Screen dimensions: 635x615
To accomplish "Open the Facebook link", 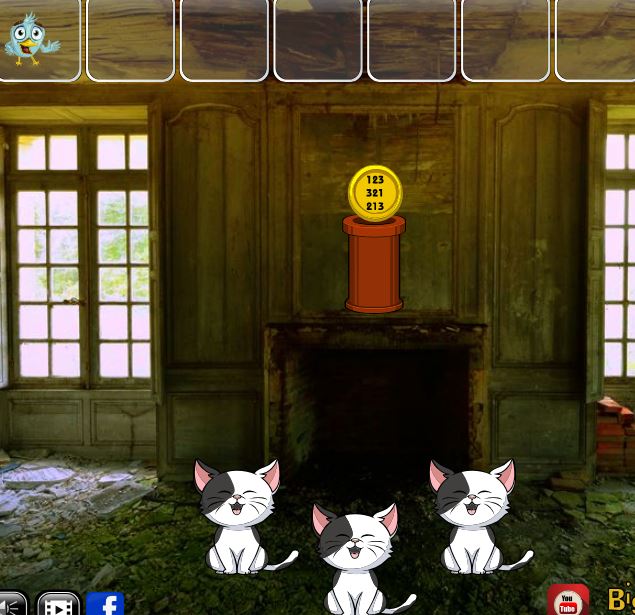I will click(x=105, y=604).
